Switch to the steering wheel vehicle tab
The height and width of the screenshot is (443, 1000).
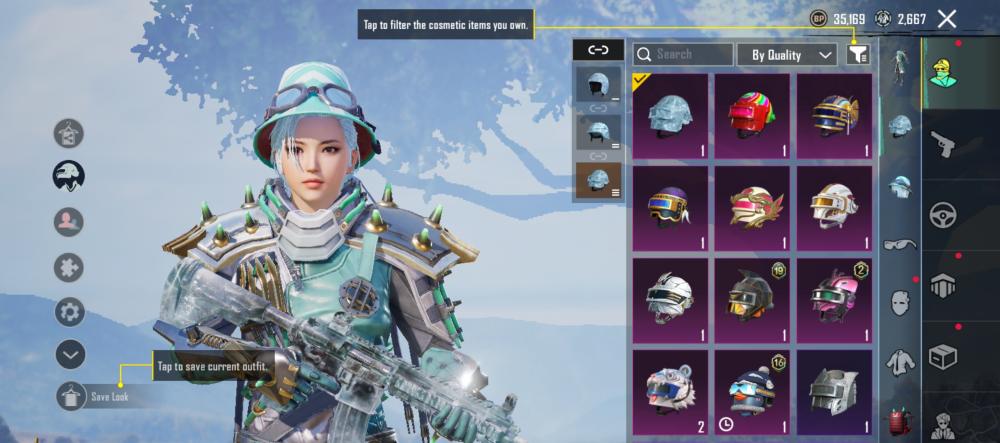click(942, 215)
